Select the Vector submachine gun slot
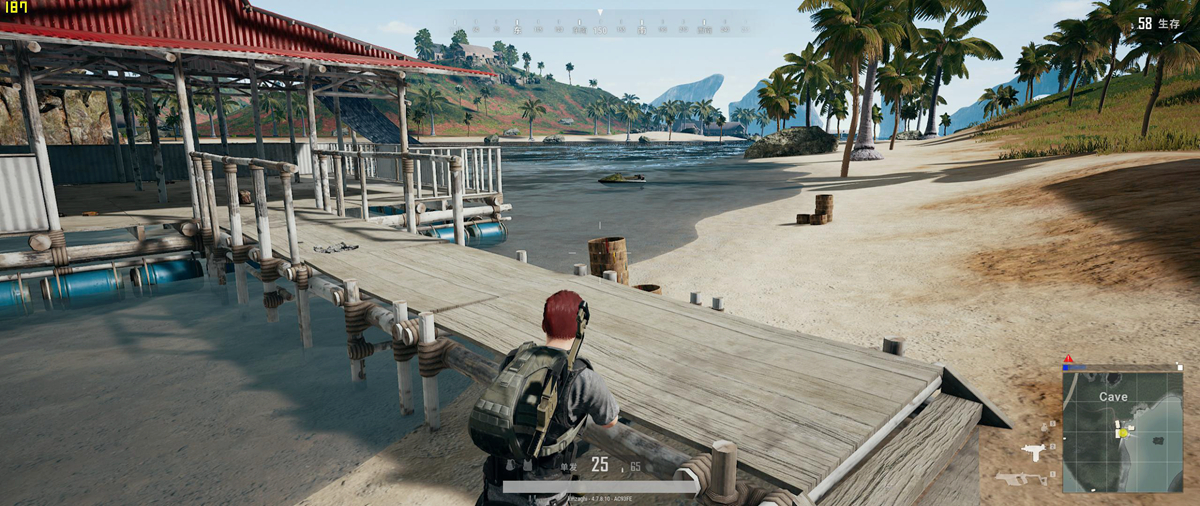The width and height of the screenshot is (1200, 506). click(1021, 478)
